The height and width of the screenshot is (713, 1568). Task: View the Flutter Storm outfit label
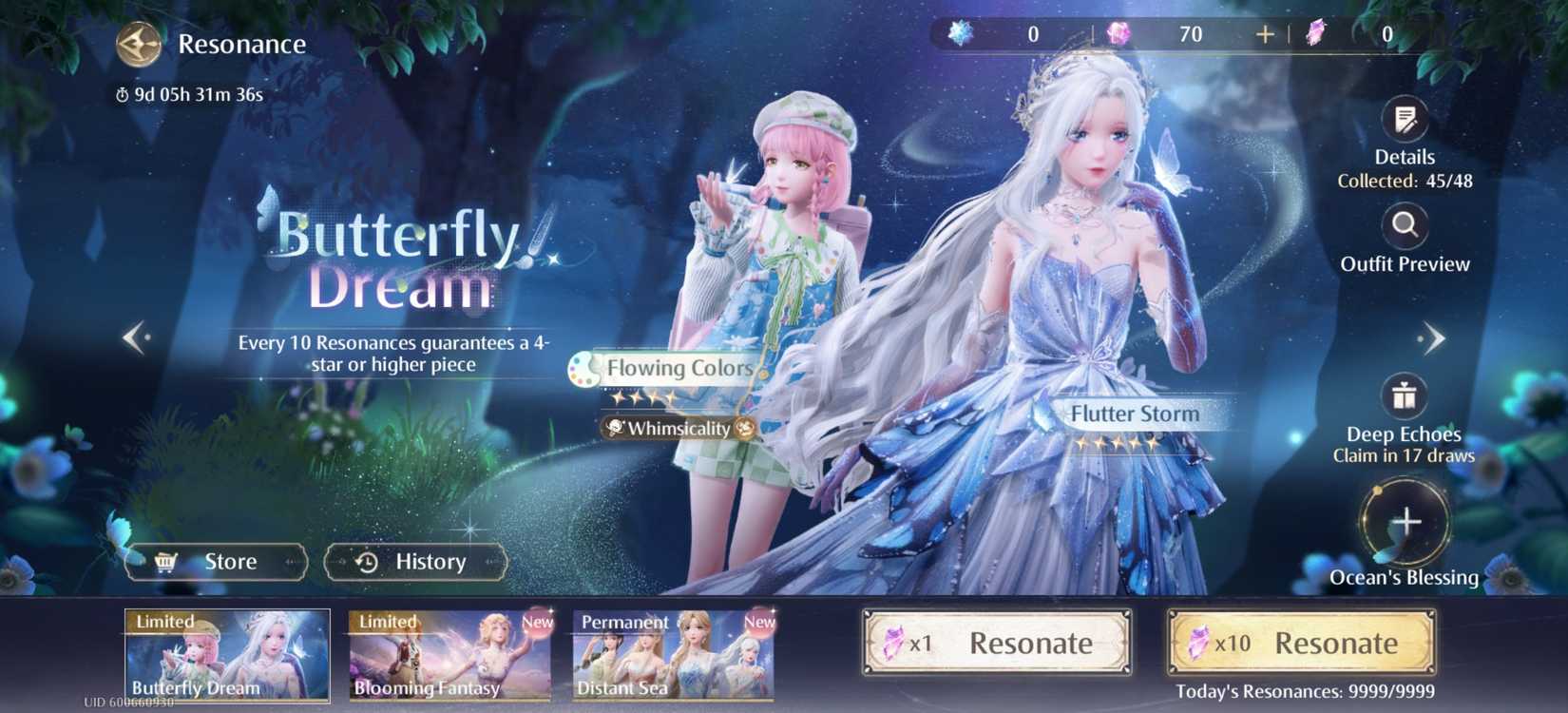pyautogui.click(x=1134, y=414)
